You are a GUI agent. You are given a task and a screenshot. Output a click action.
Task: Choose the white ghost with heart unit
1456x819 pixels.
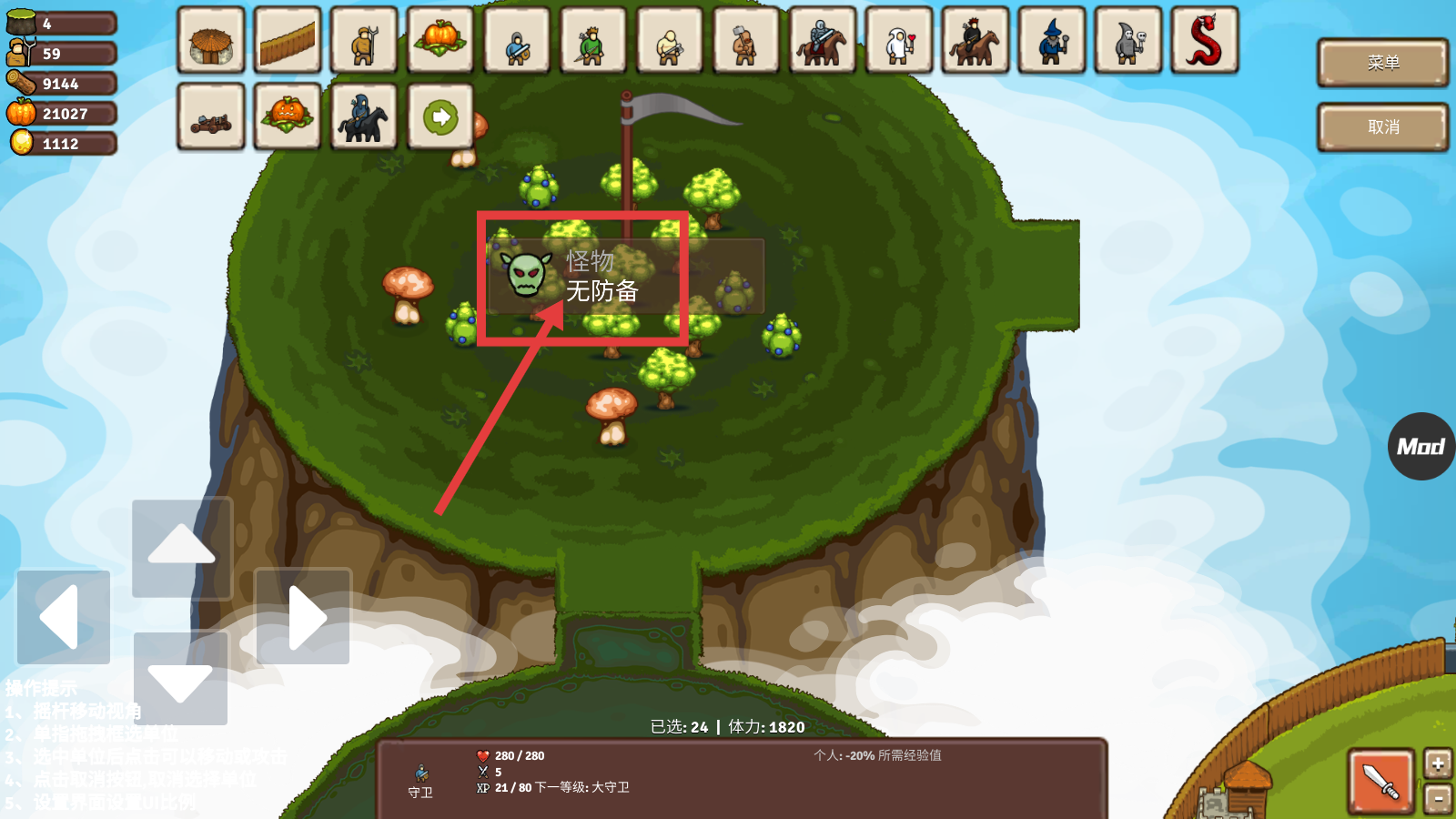click(899, 41)
